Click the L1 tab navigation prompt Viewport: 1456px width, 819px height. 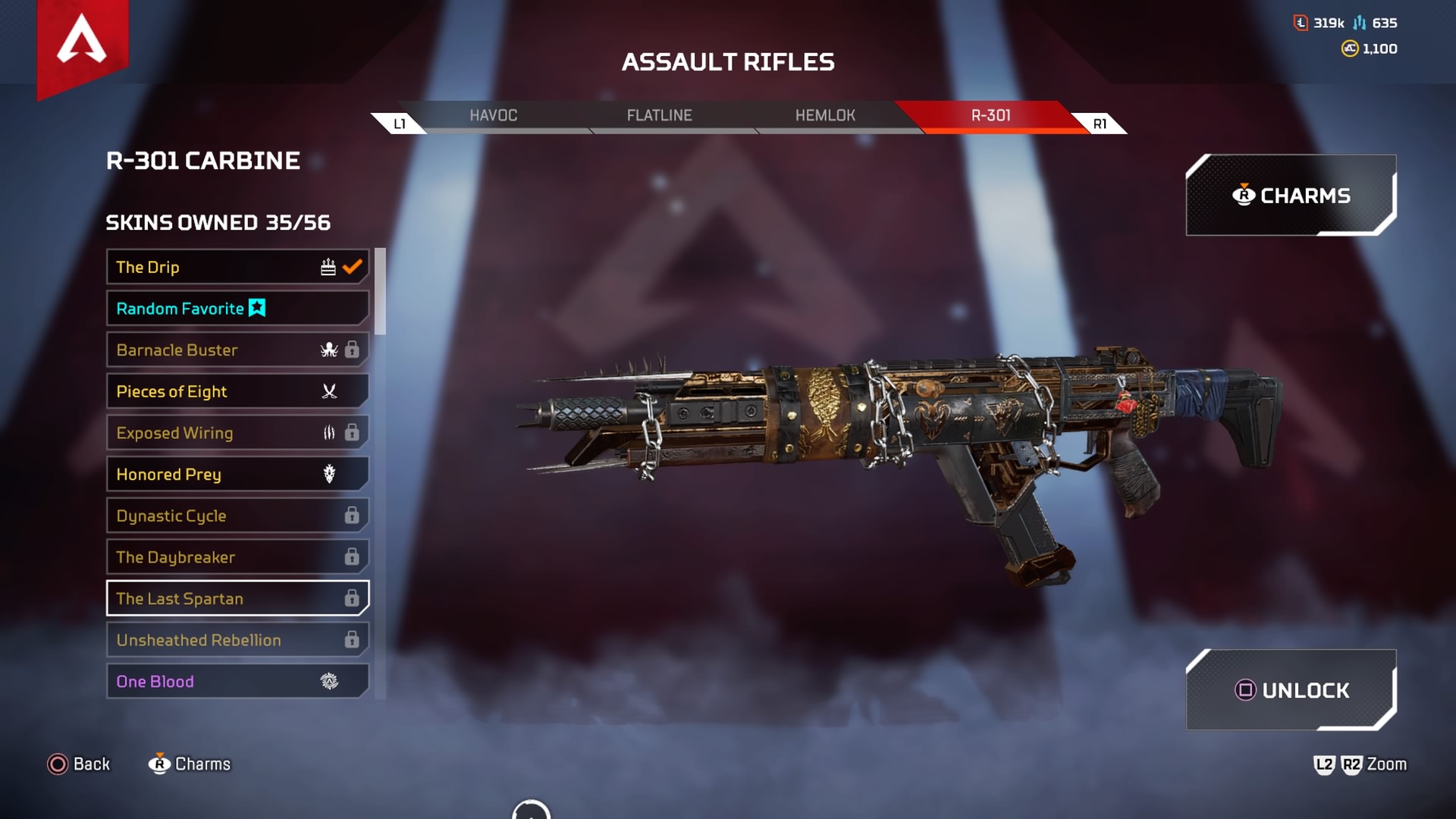click(400, 121)
